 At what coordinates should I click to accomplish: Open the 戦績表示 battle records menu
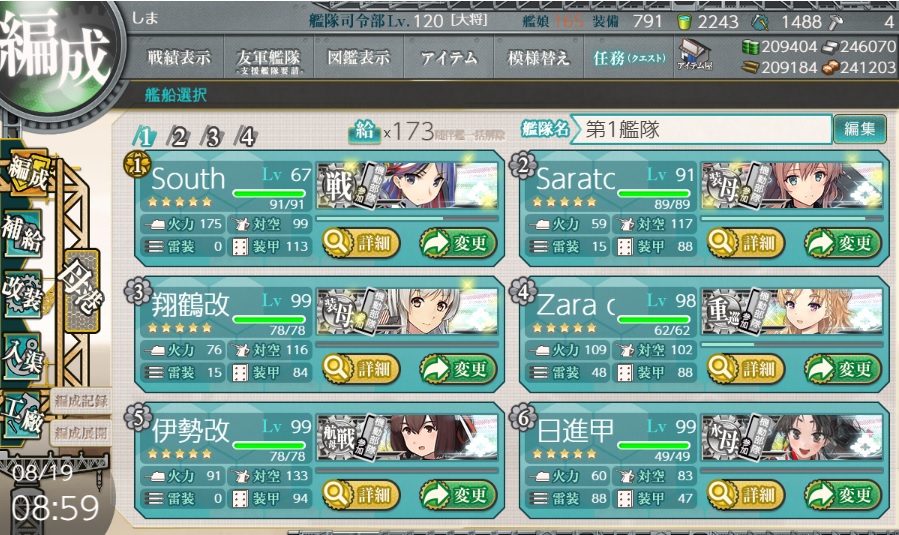tap(179, 58)
